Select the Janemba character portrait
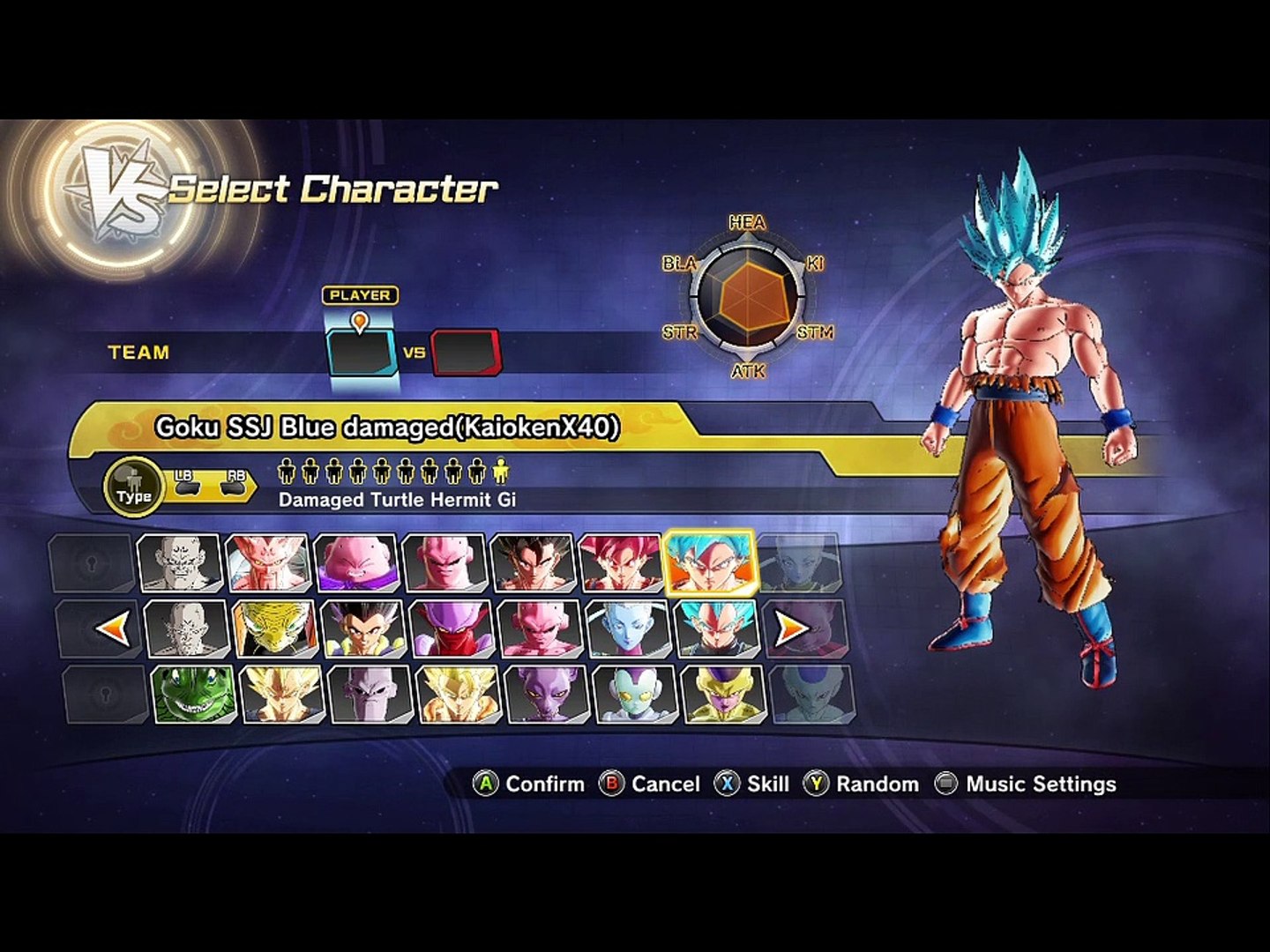 451,628
